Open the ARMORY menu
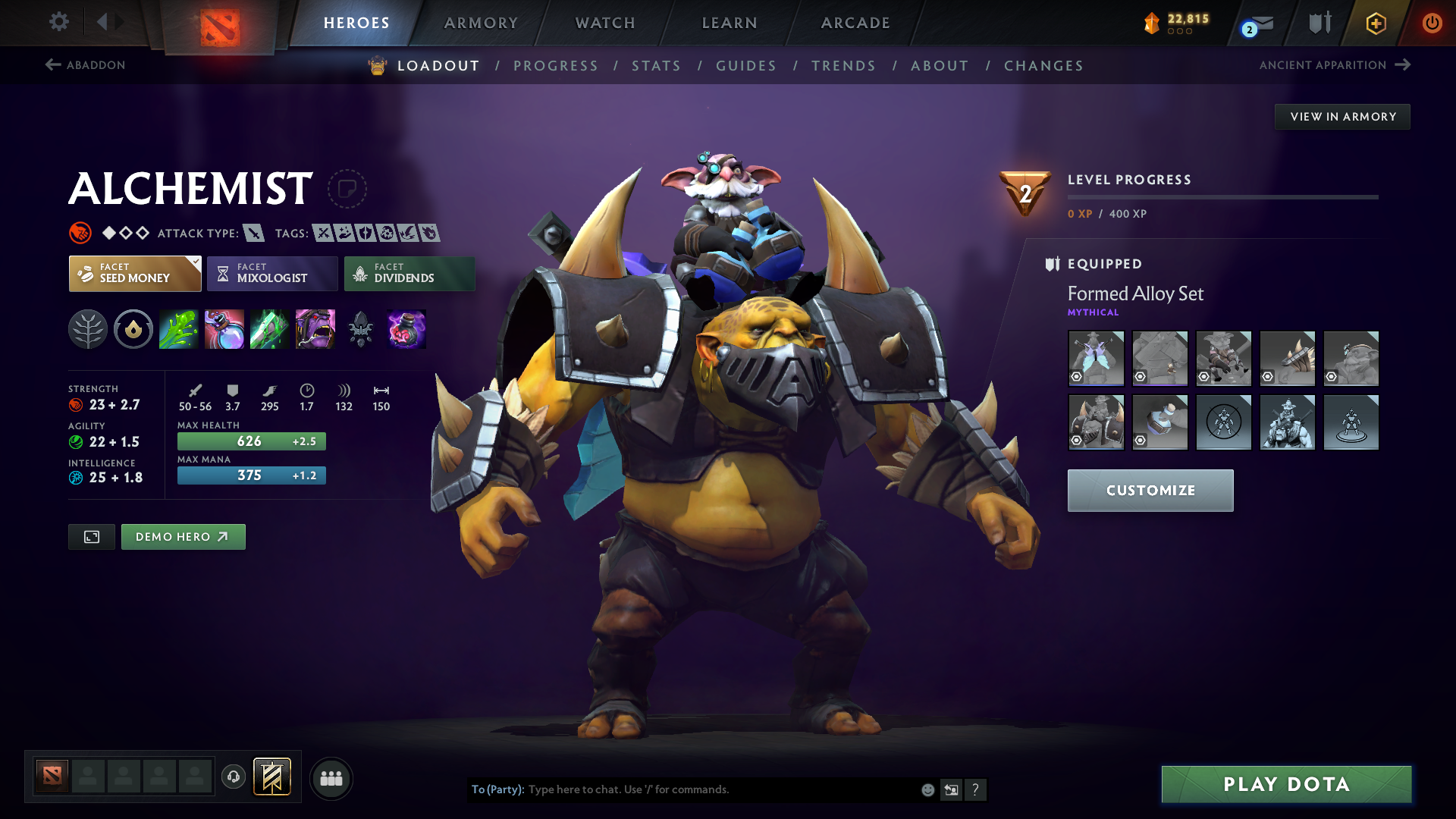Screen dimensions: 1456x819 480,23
